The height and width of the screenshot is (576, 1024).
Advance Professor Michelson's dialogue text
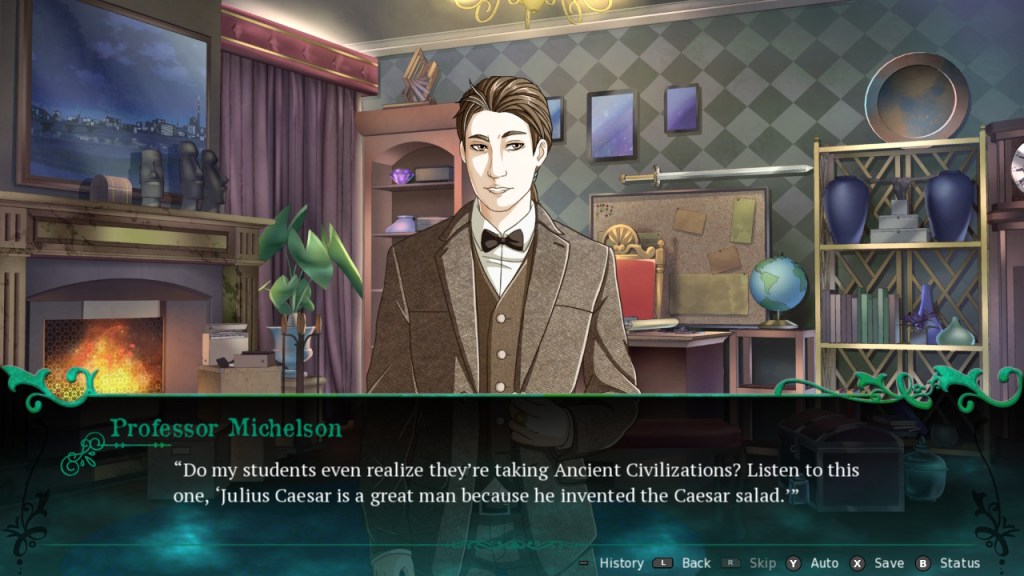click(x=510, y=482)
